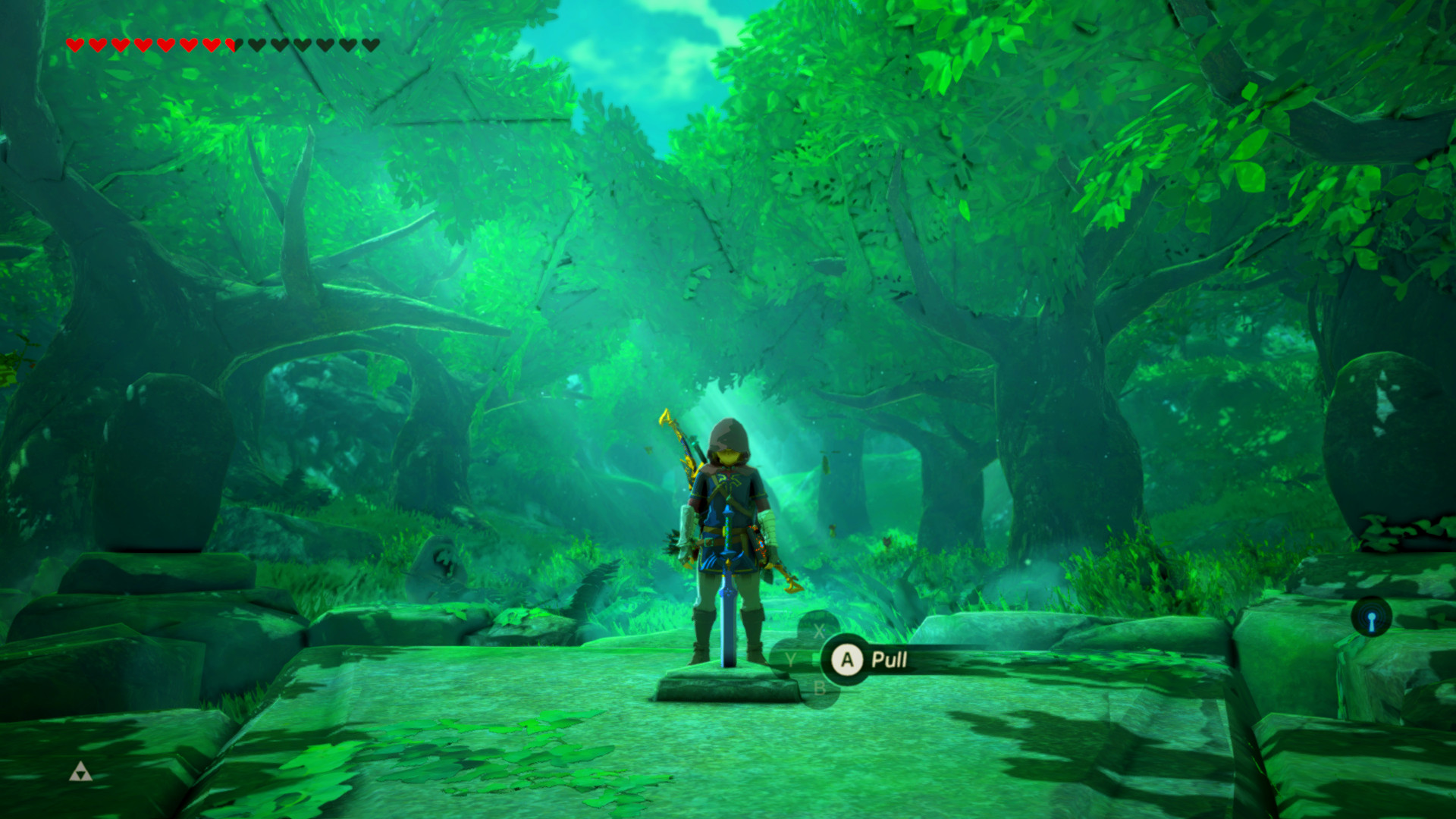Select the first red heart icon

point(75,45)
